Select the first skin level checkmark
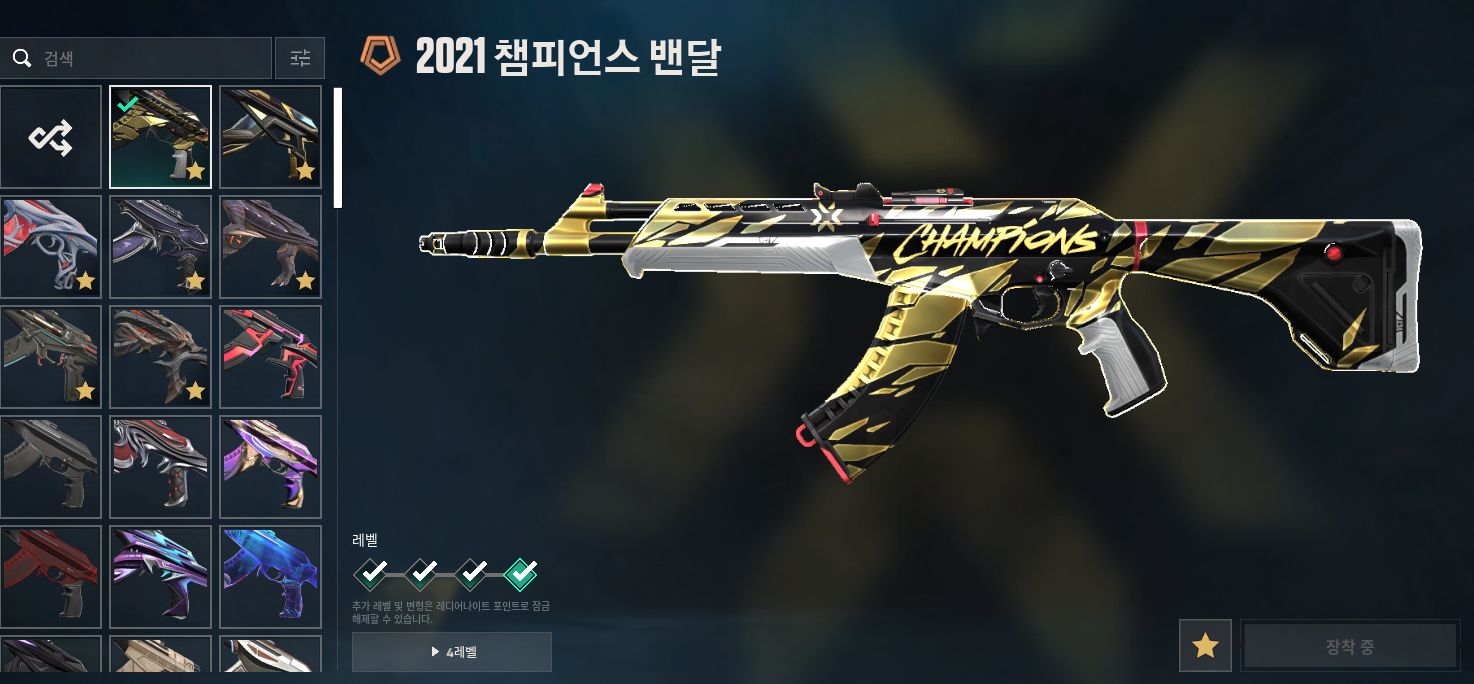 tap(371, 573)
